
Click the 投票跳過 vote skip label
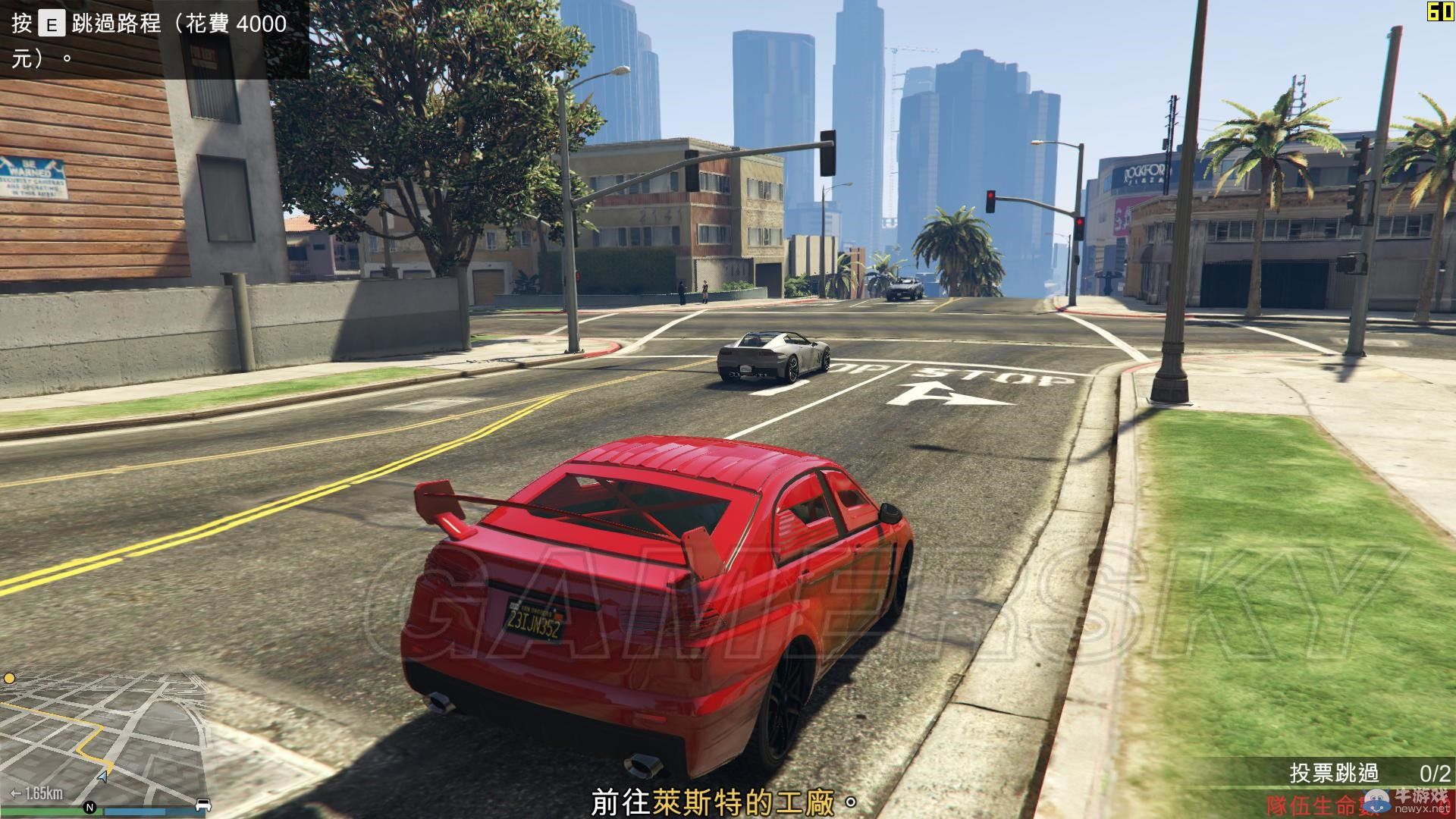(x=1335, y=772)
